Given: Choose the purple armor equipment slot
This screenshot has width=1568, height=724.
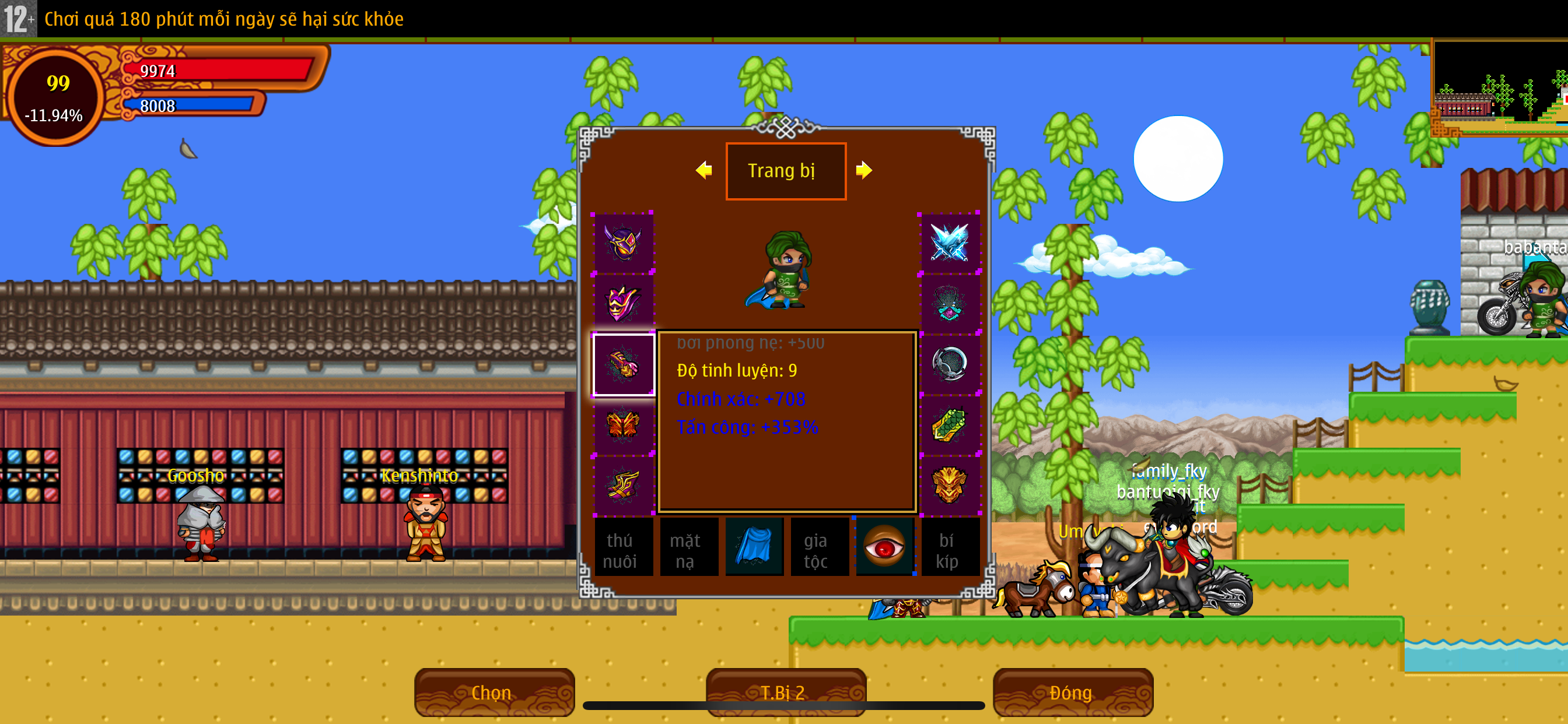Looking at the screenshot, I should pos(622,303).
